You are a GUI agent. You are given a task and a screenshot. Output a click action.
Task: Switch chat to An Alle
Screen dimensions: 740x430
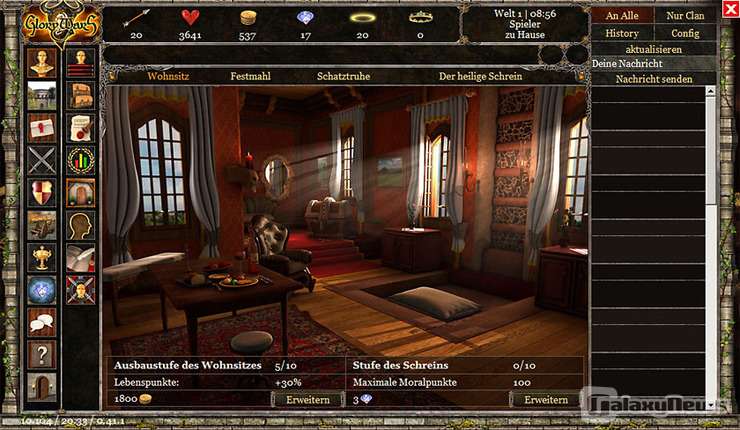(622, 16)
